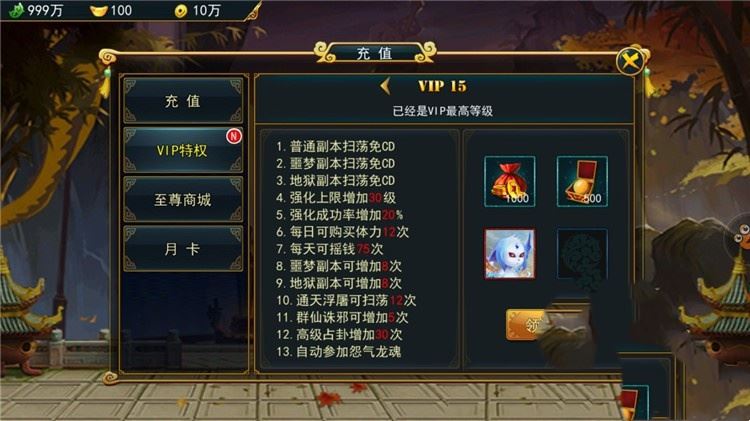Select the white fox spirit reward
This screenshot has height=421, width=750.
coord(509,253)
